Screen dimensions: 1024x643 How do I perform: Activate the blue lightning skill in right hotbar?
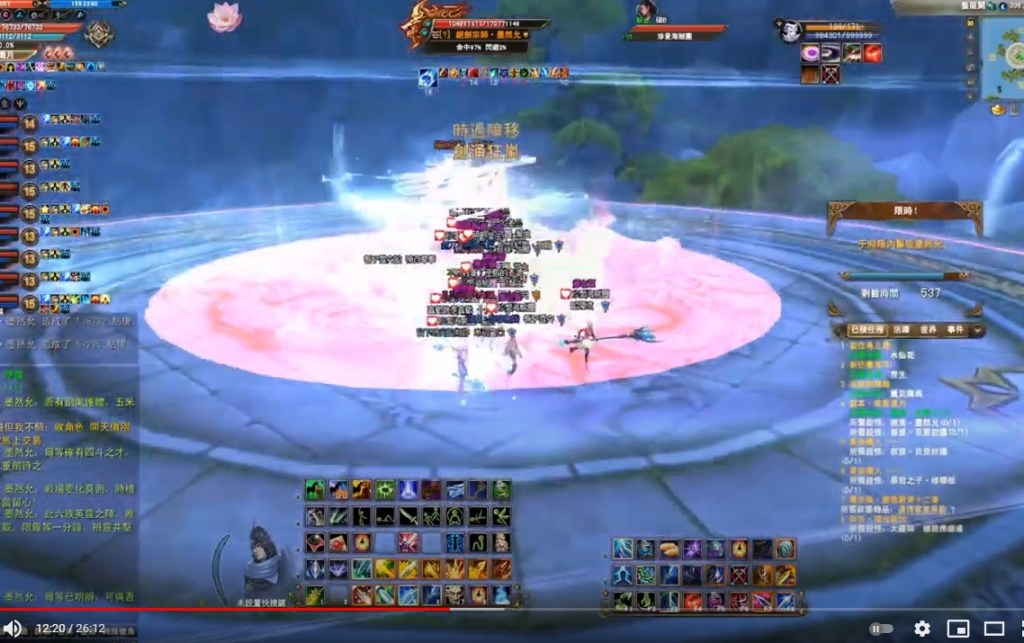[x=623, y=549]
